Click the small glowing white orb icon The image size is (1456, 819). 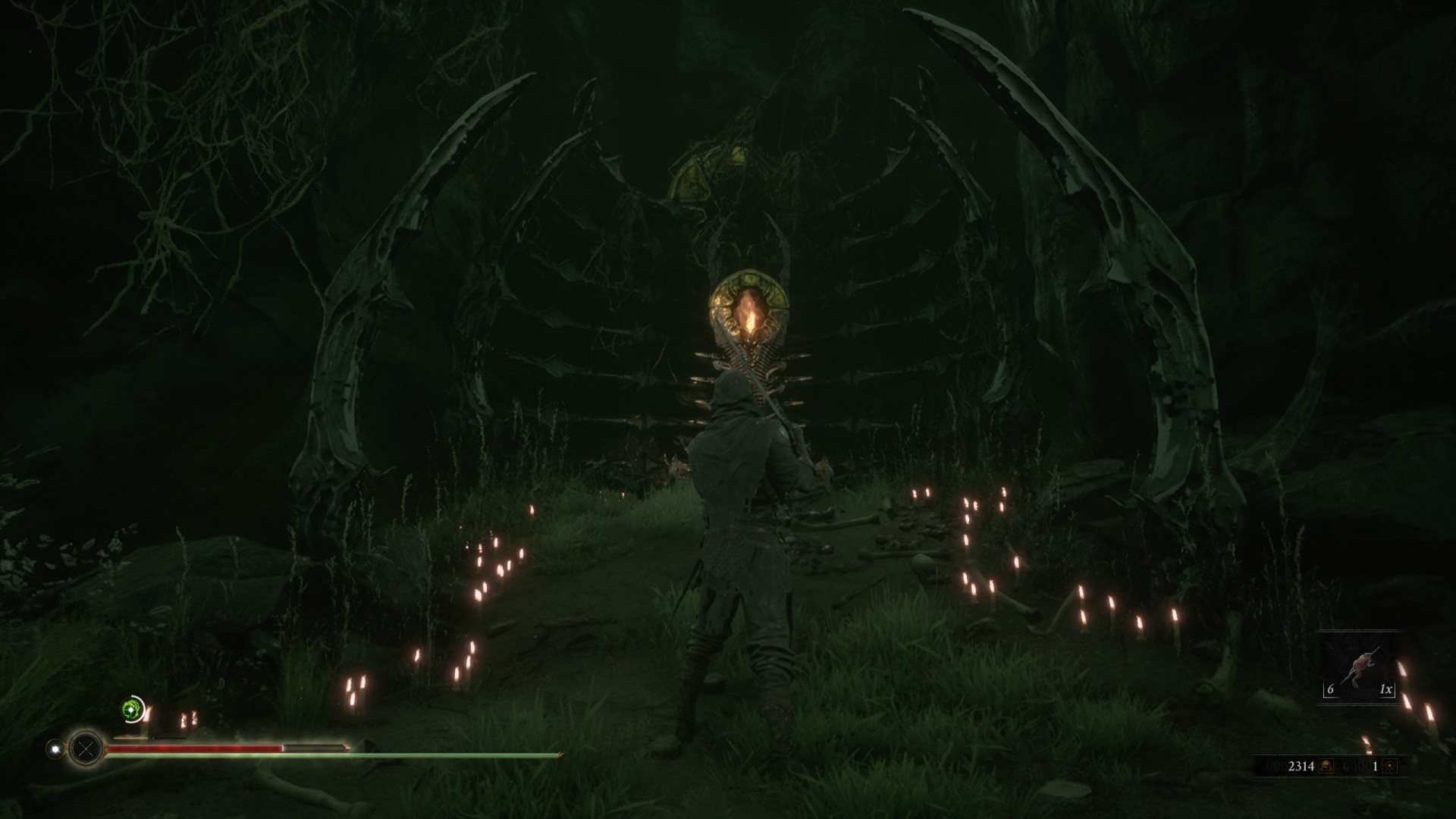click(x=55, y=749)
